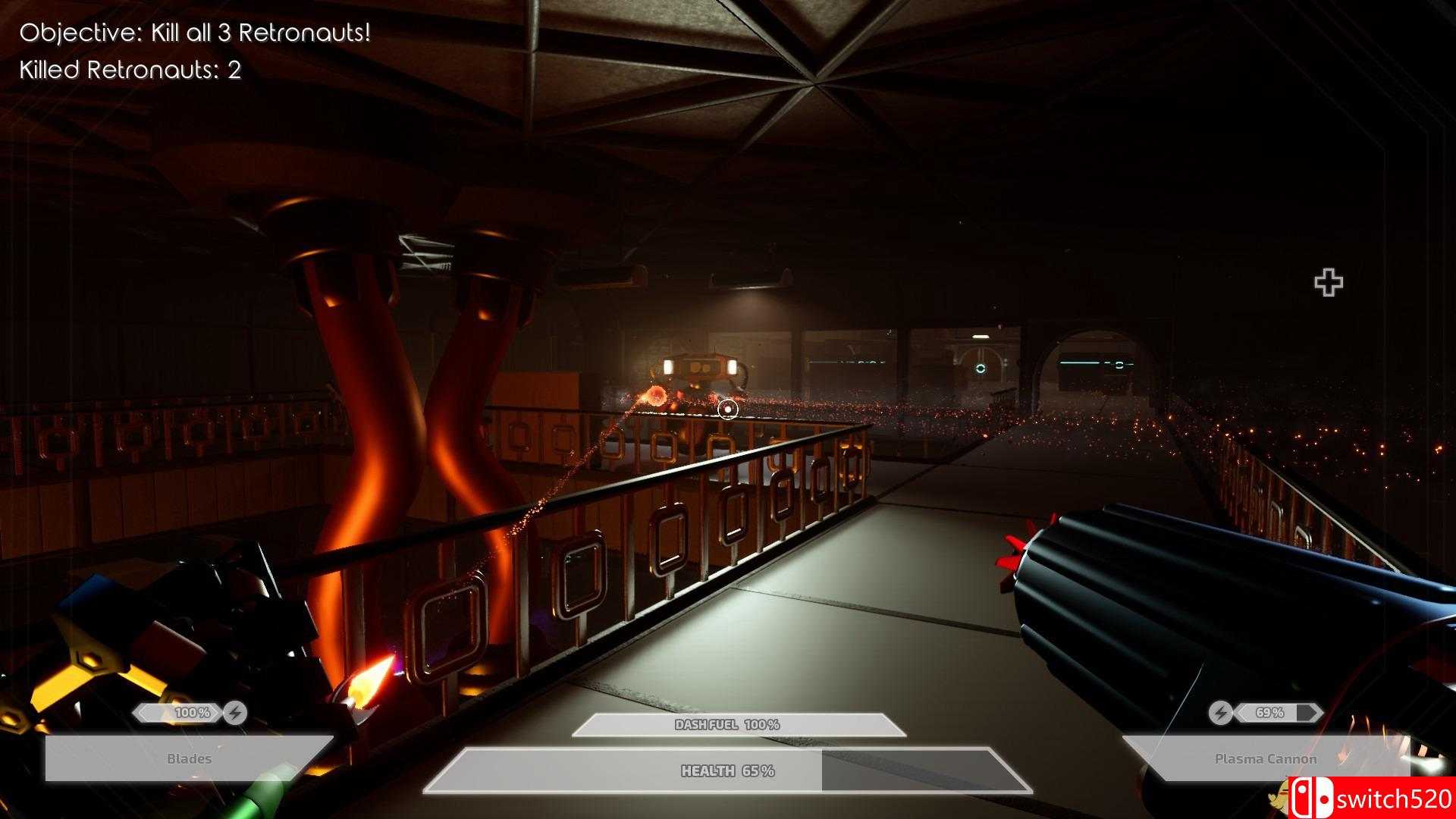Click the Kill all 3 Retronauts objective
This screenshot has width=1456, height=819.
point(195,33)
